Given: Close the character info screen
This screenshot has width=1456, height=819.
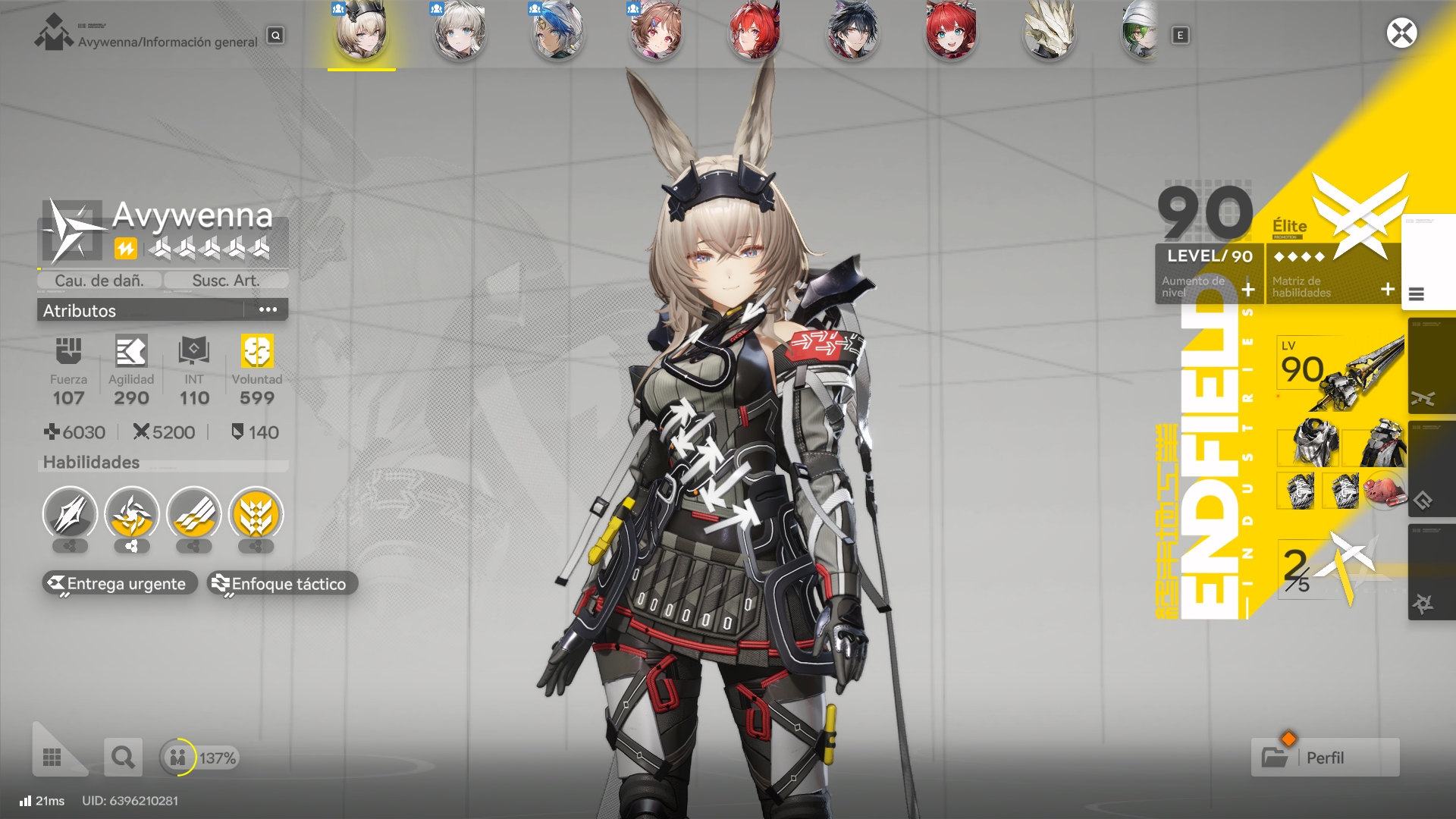Looking at the screenshot, I should (x=1401, y=33).
